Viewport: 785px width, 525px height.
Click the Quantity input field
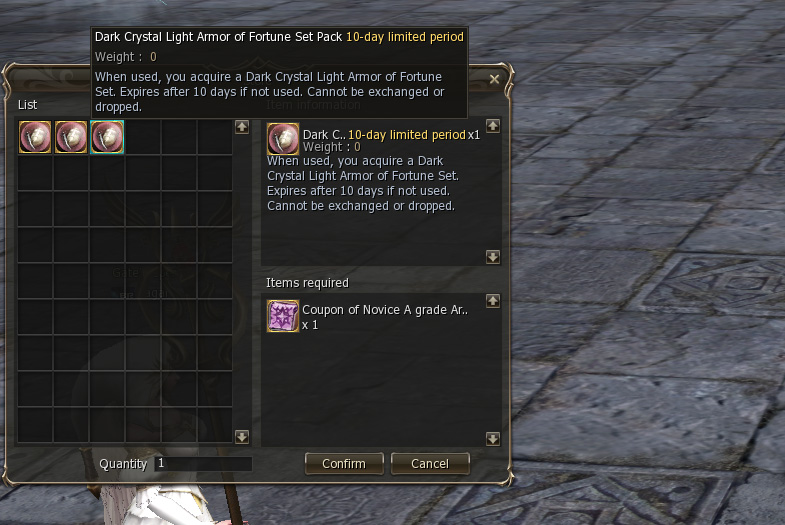click(203, 464)
